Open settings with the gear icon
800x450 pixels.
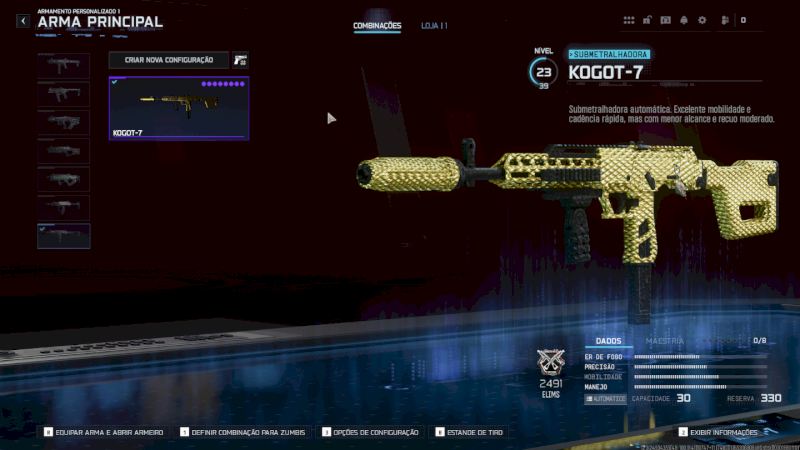click(x=702, y=20)
